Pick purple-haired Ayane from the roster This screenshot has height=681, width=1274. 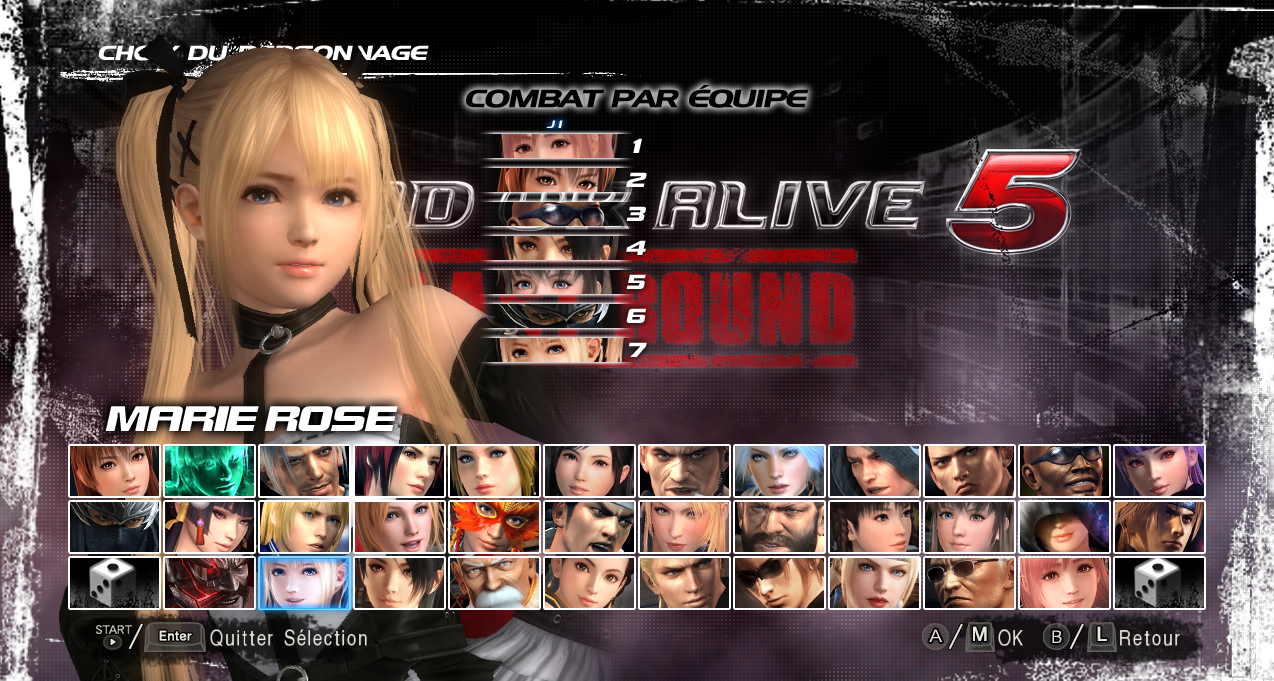(x=1159, y=471)
